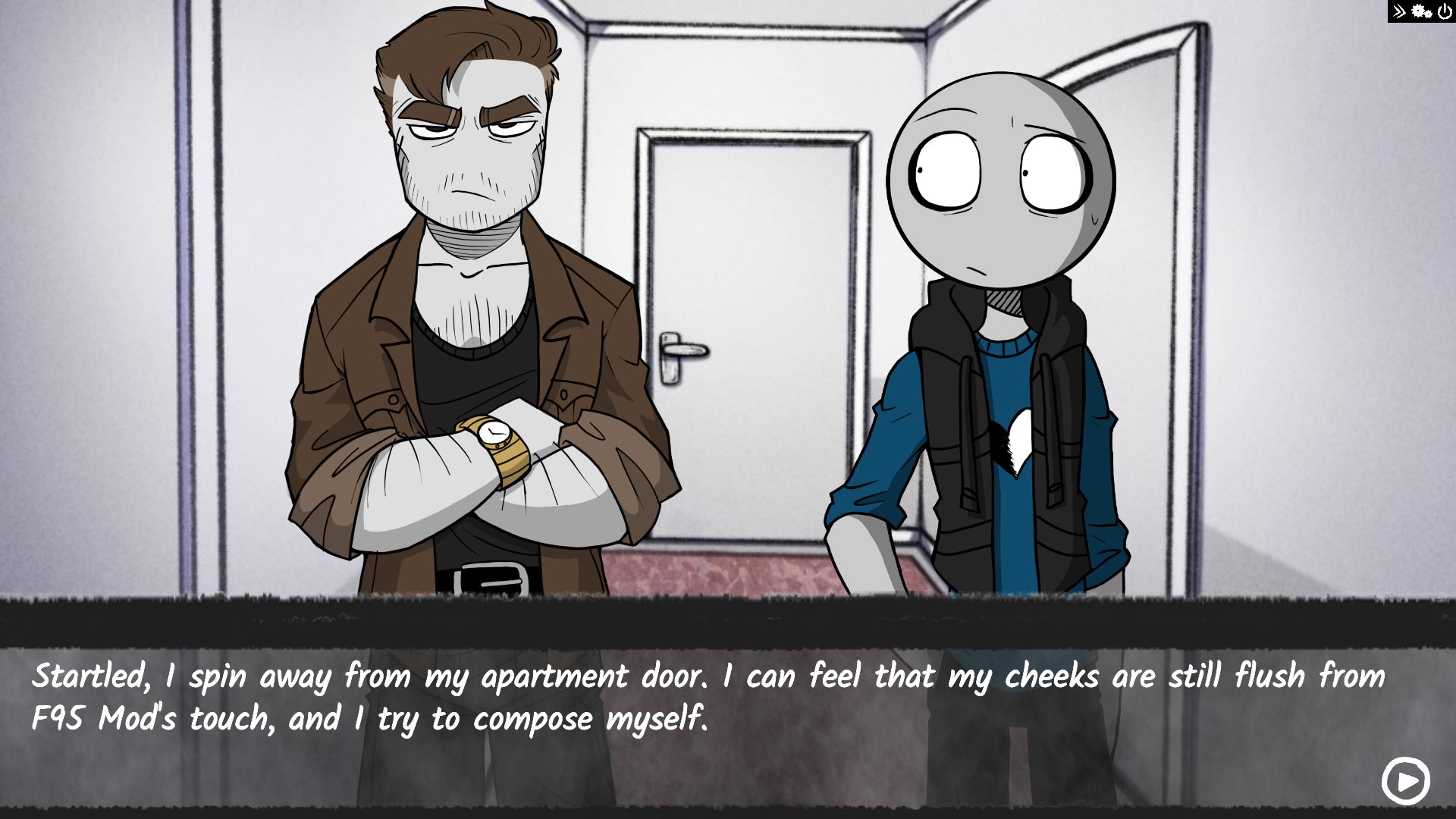Advance dialogue with the round play button

[1405, 780]
